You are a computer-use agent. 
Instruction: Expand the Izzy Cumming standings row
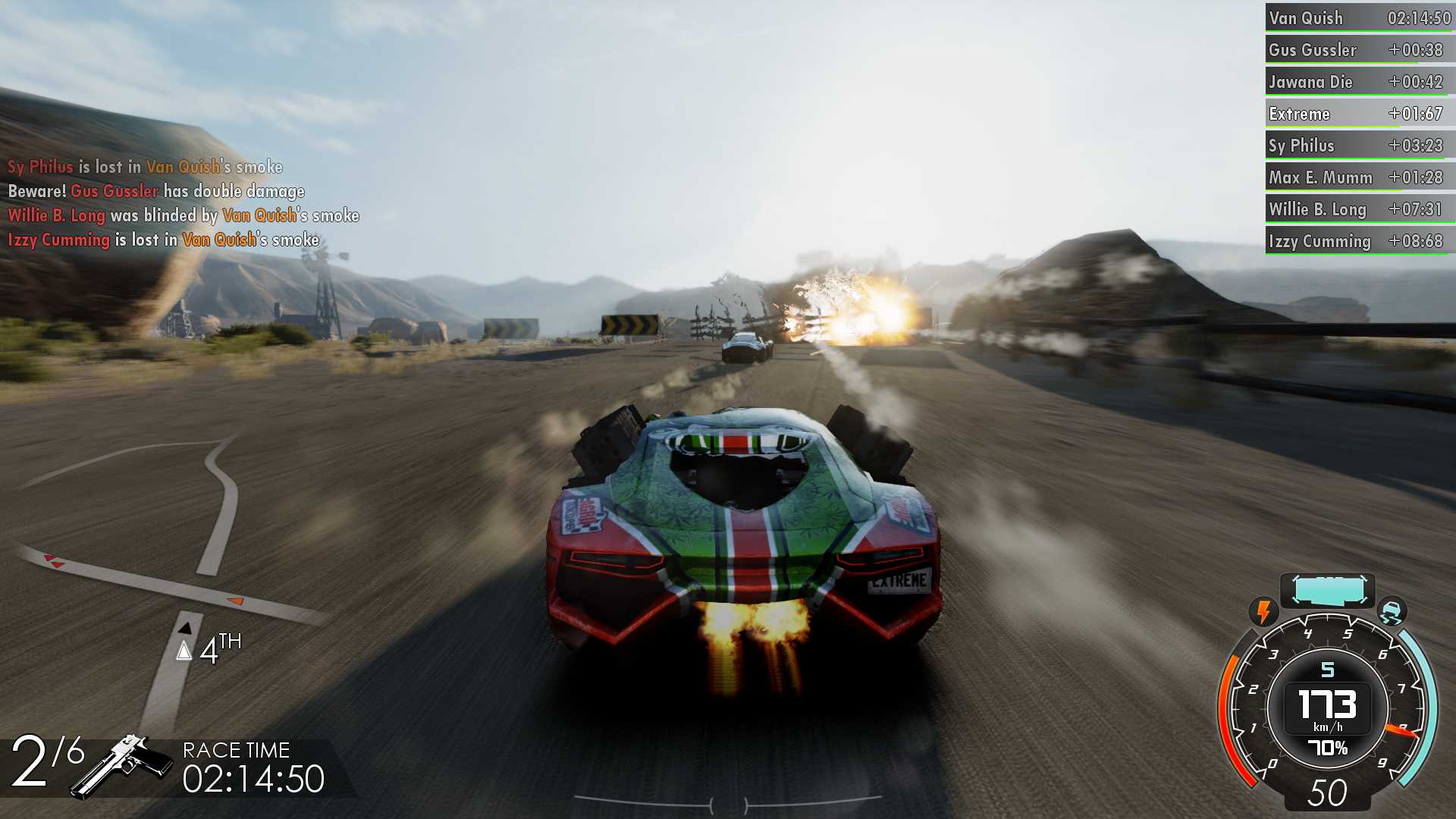click(1357, 240)
